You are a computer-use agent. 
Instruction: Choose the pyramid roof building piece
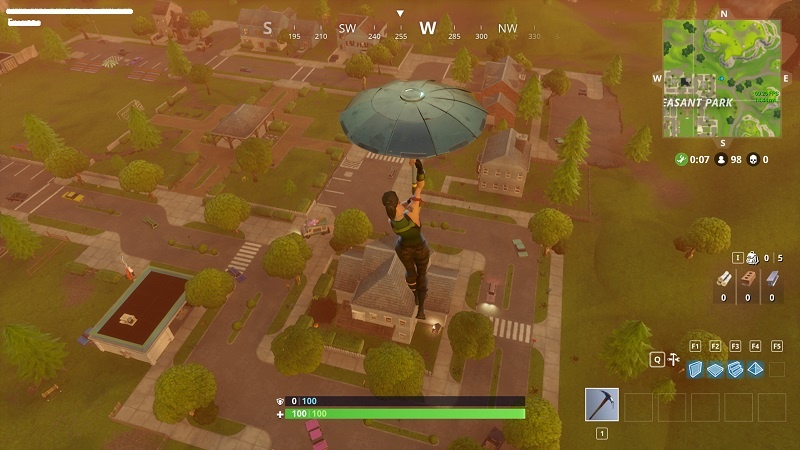[755, 369]
